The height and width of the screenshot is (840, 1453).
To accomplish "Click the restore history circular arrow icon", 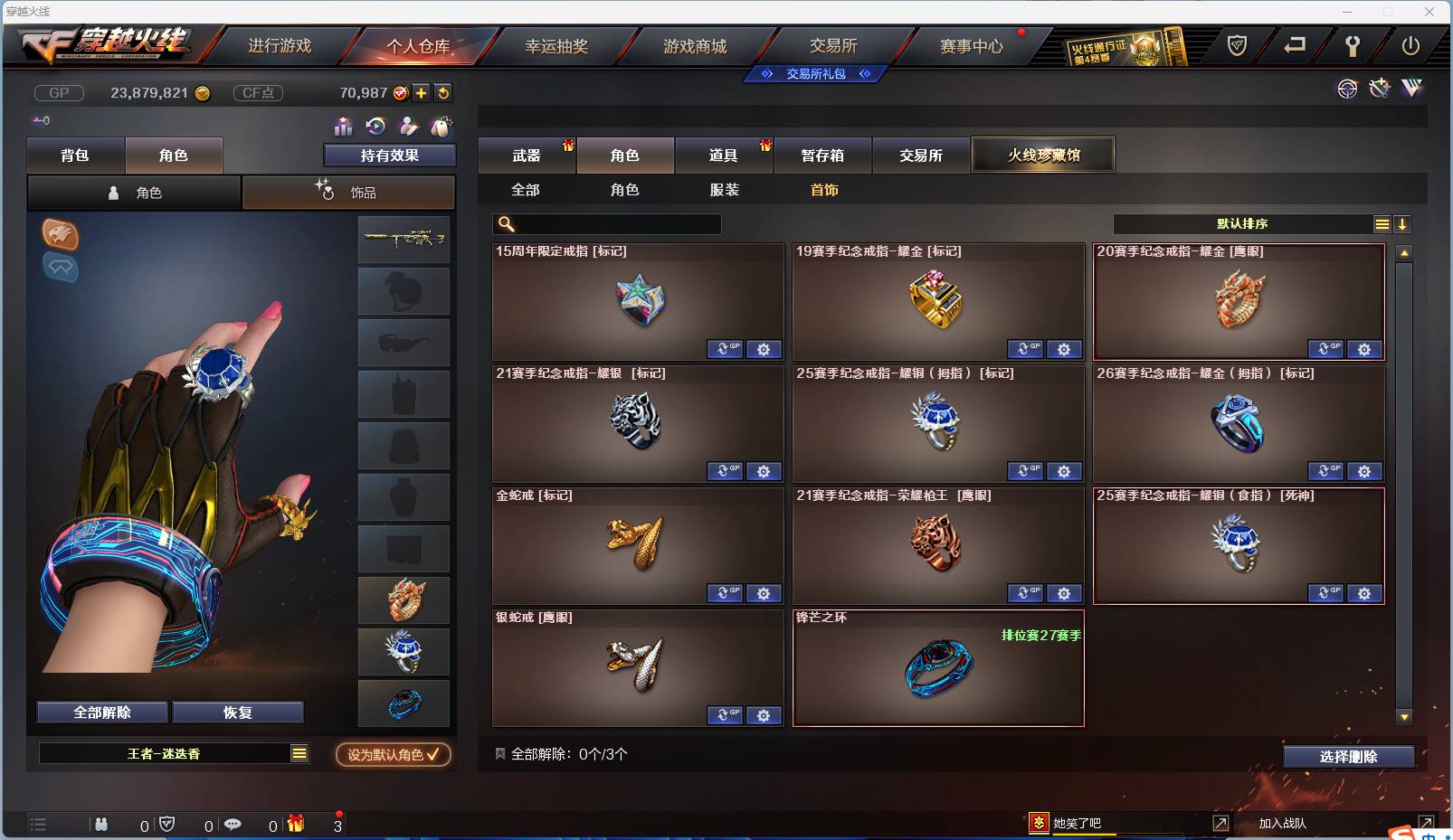I will coord(375,127).
